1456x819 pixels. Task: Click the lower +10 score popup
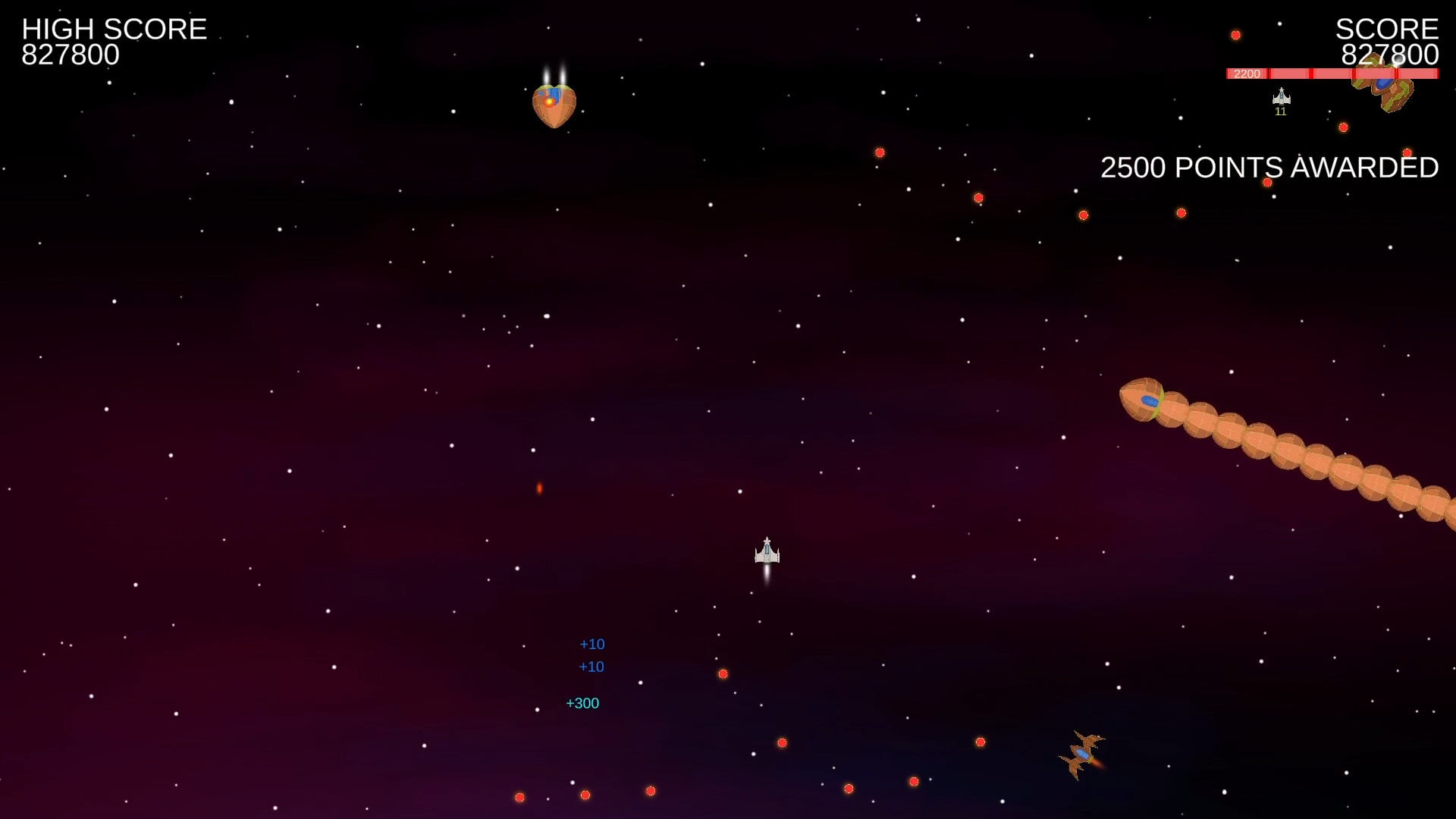592,667
